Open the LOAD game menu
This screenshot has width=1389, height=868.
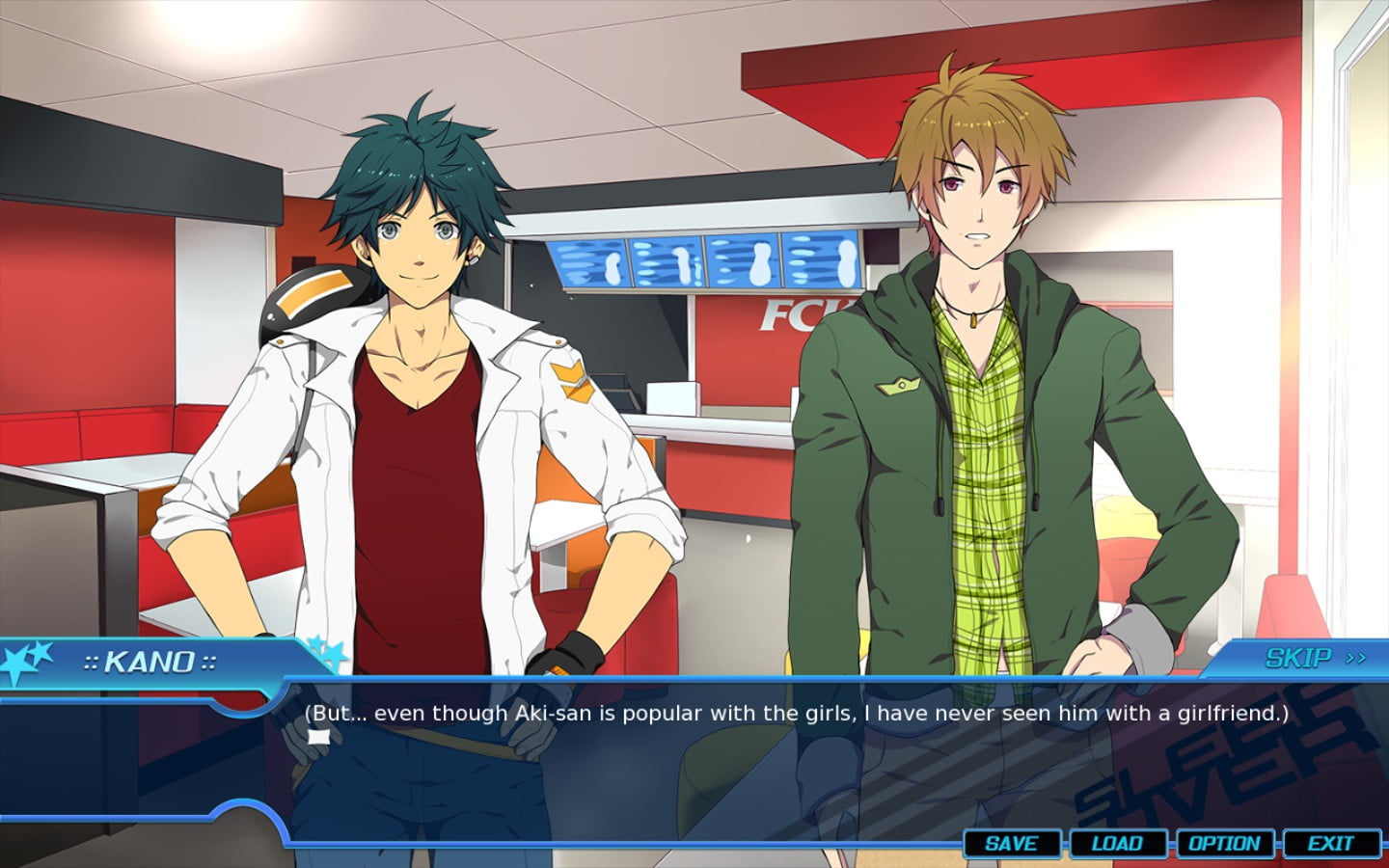tap(1117, 843)
